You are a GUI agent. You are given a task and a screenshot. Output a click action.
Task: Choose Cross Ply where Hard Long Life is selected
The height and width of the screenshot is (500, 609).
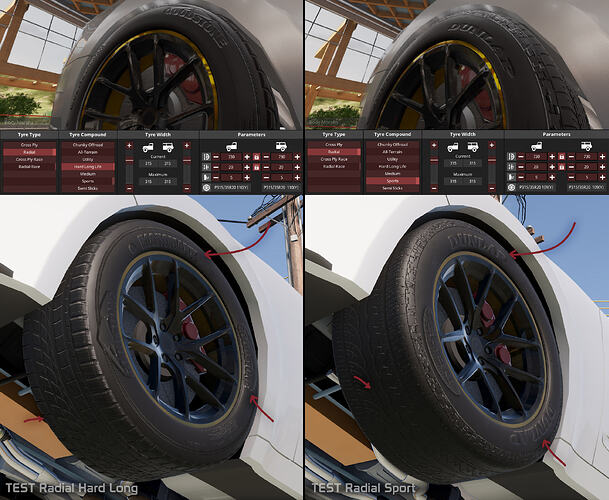[x=29, y=144]
